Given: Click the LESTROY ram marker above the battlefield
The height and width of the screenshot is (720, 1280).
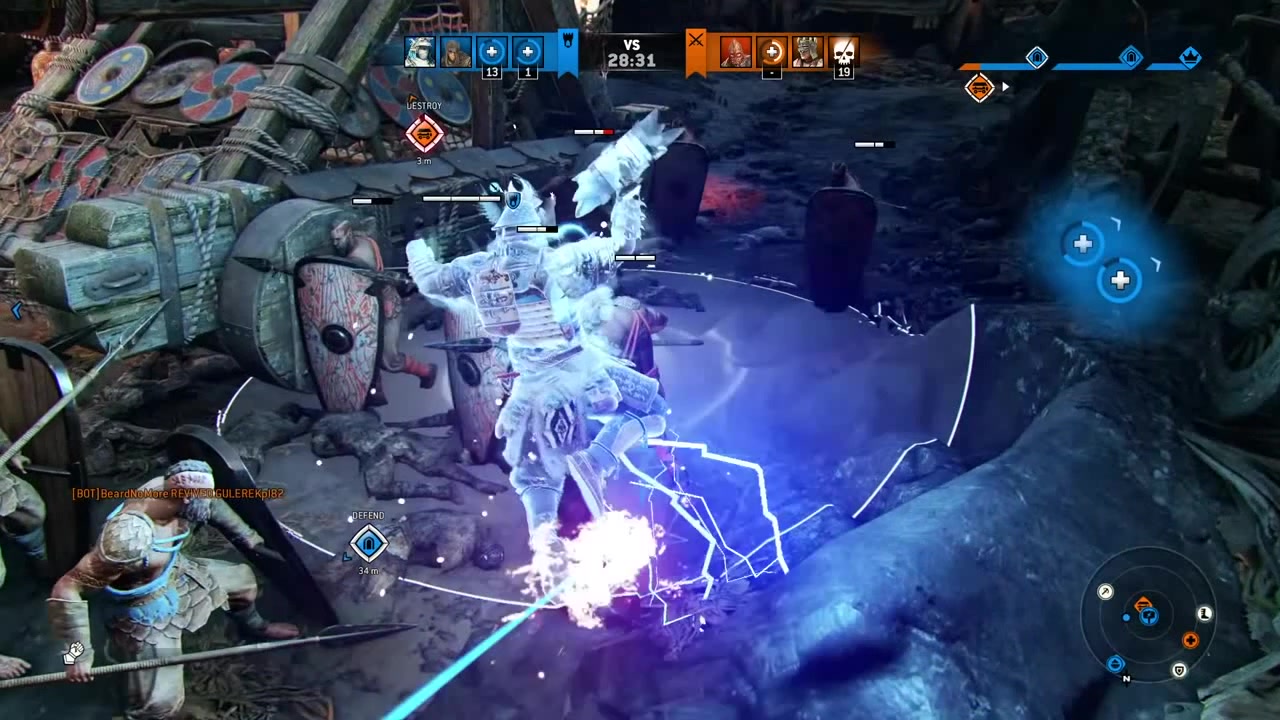Looking at the screenshot, I should (x=424, y=133).
